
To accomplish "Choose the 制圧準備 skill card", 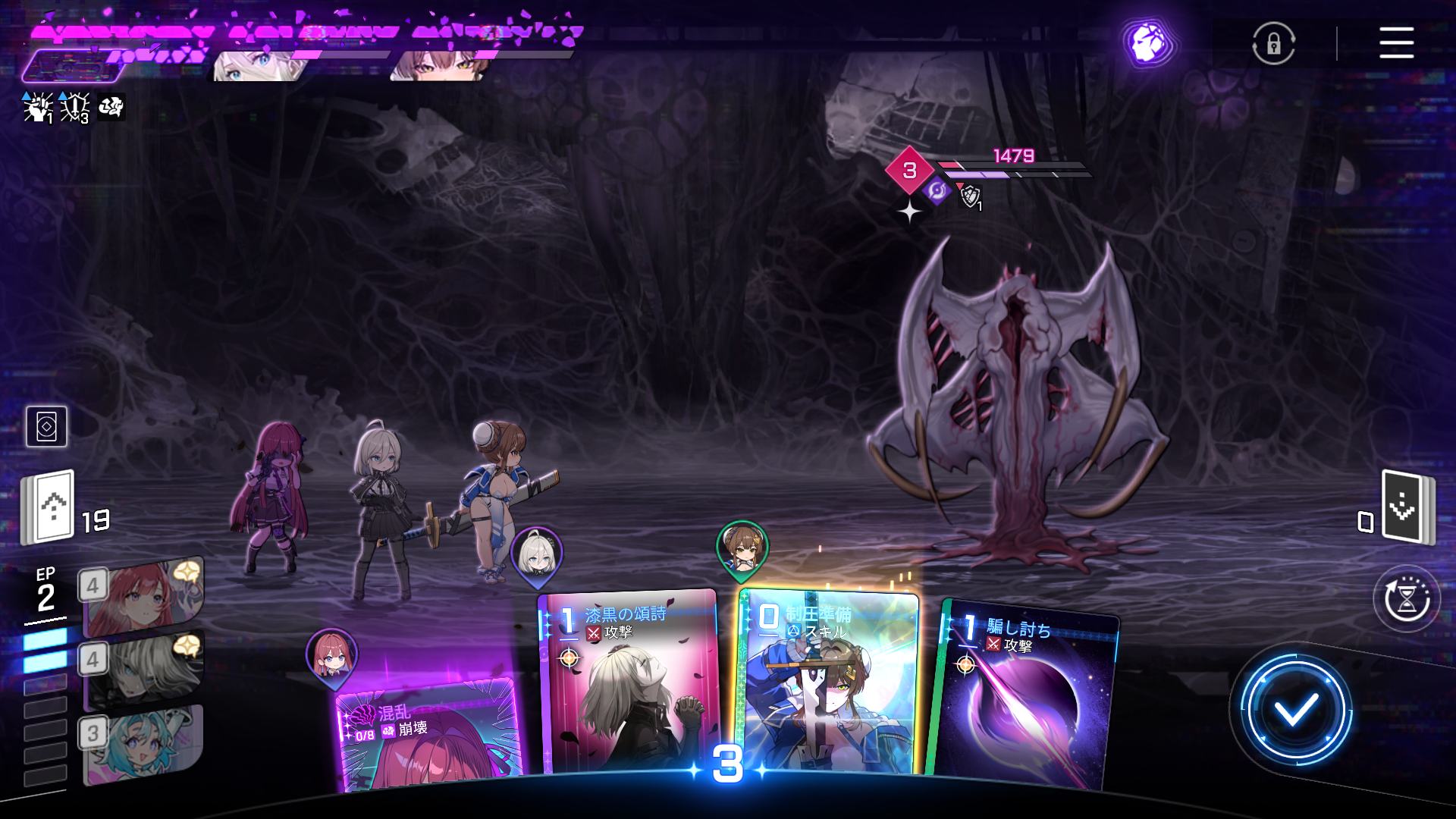I will tap(829, 682).
